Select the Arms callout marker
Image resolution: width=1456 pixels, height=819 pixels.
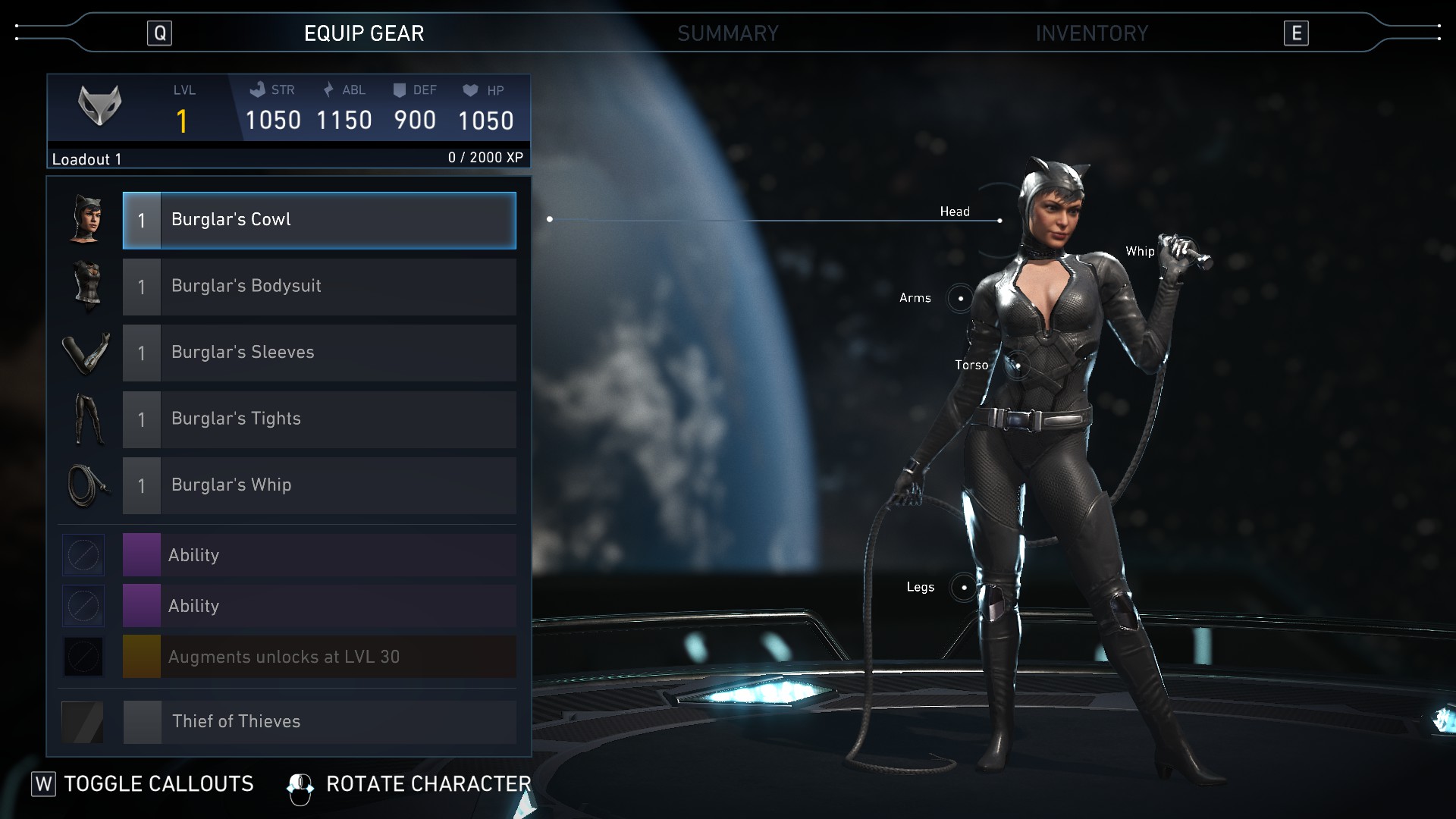[960, 298]
